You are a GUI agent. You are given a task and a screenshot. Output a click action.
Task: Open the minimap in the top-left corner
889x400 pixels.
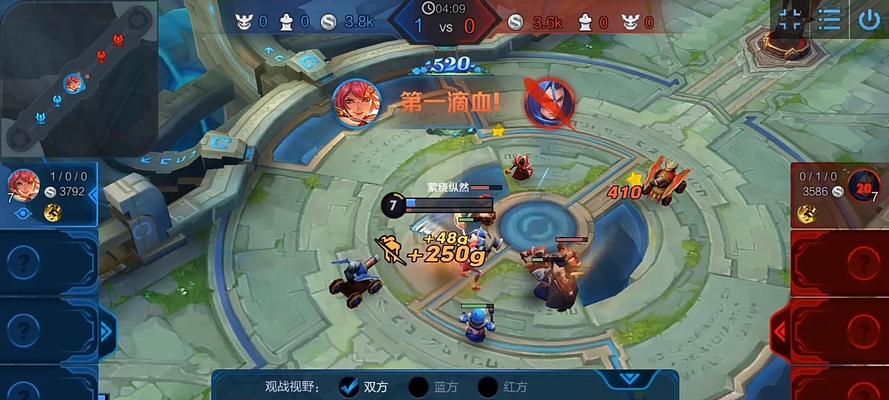[x=78, y=80]
